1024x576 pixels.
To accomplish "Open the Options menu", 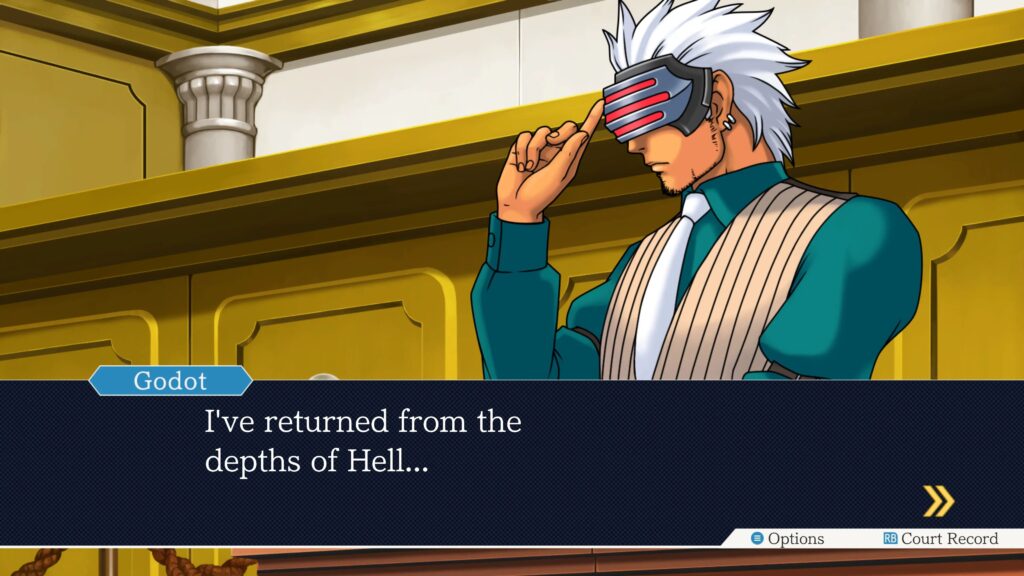I will [x=788, y=539].
